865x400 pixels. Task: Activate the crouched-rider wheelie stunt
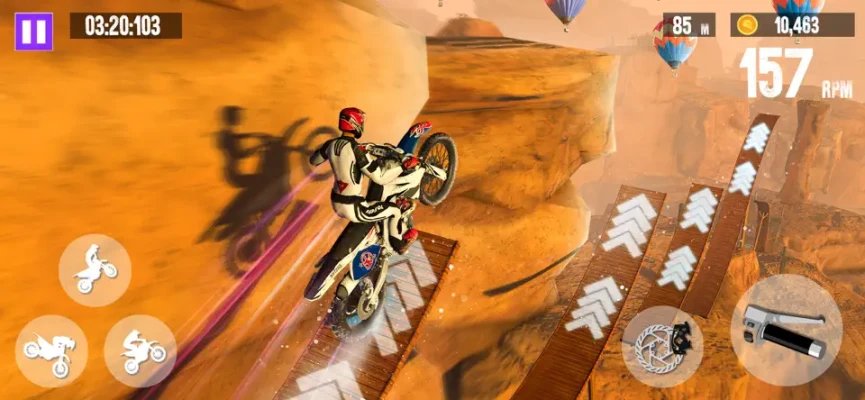(x=140, y=351)
